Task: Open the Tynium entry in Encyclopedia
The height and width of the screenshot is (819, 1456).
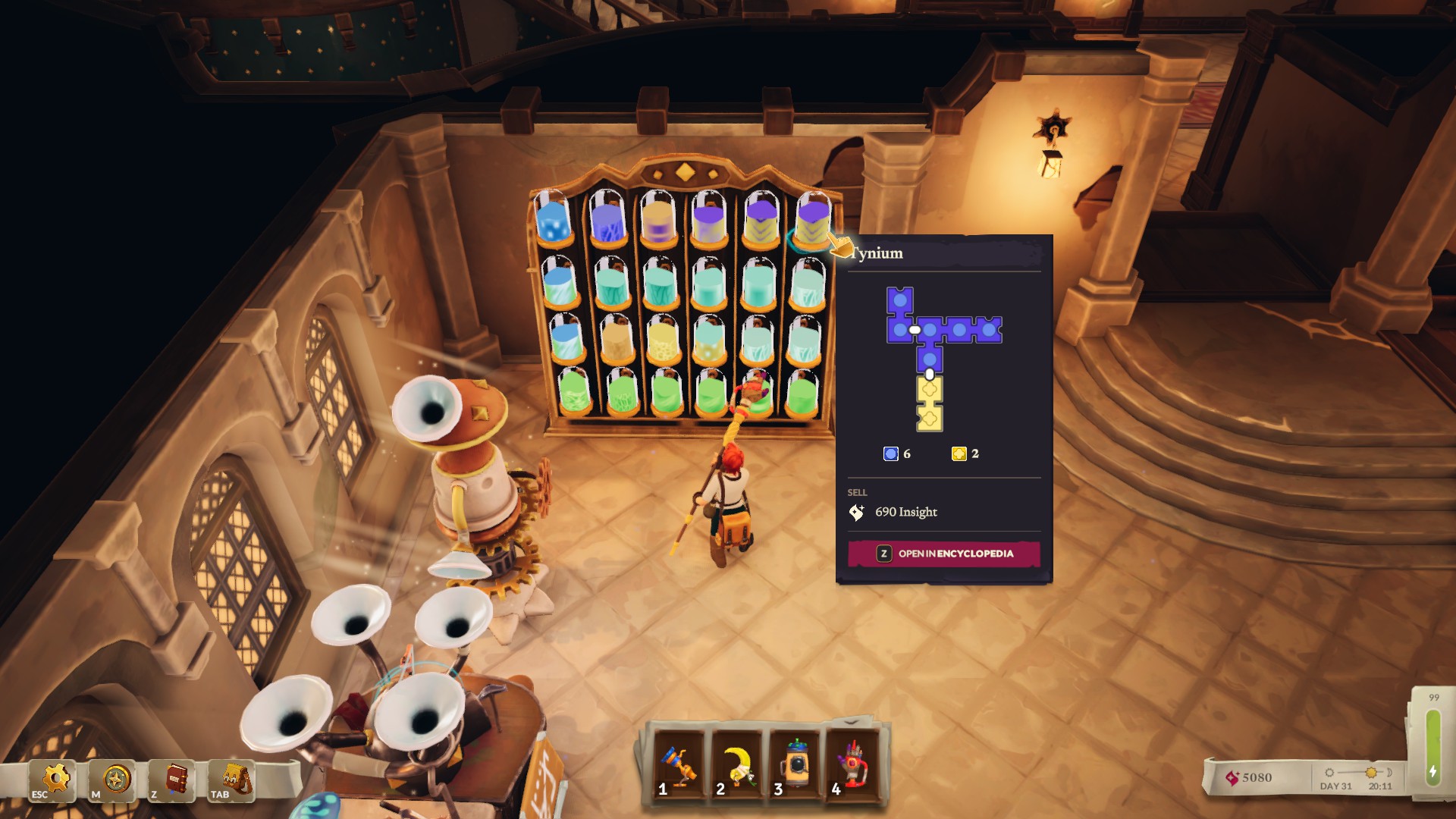Action: point(943,554)
